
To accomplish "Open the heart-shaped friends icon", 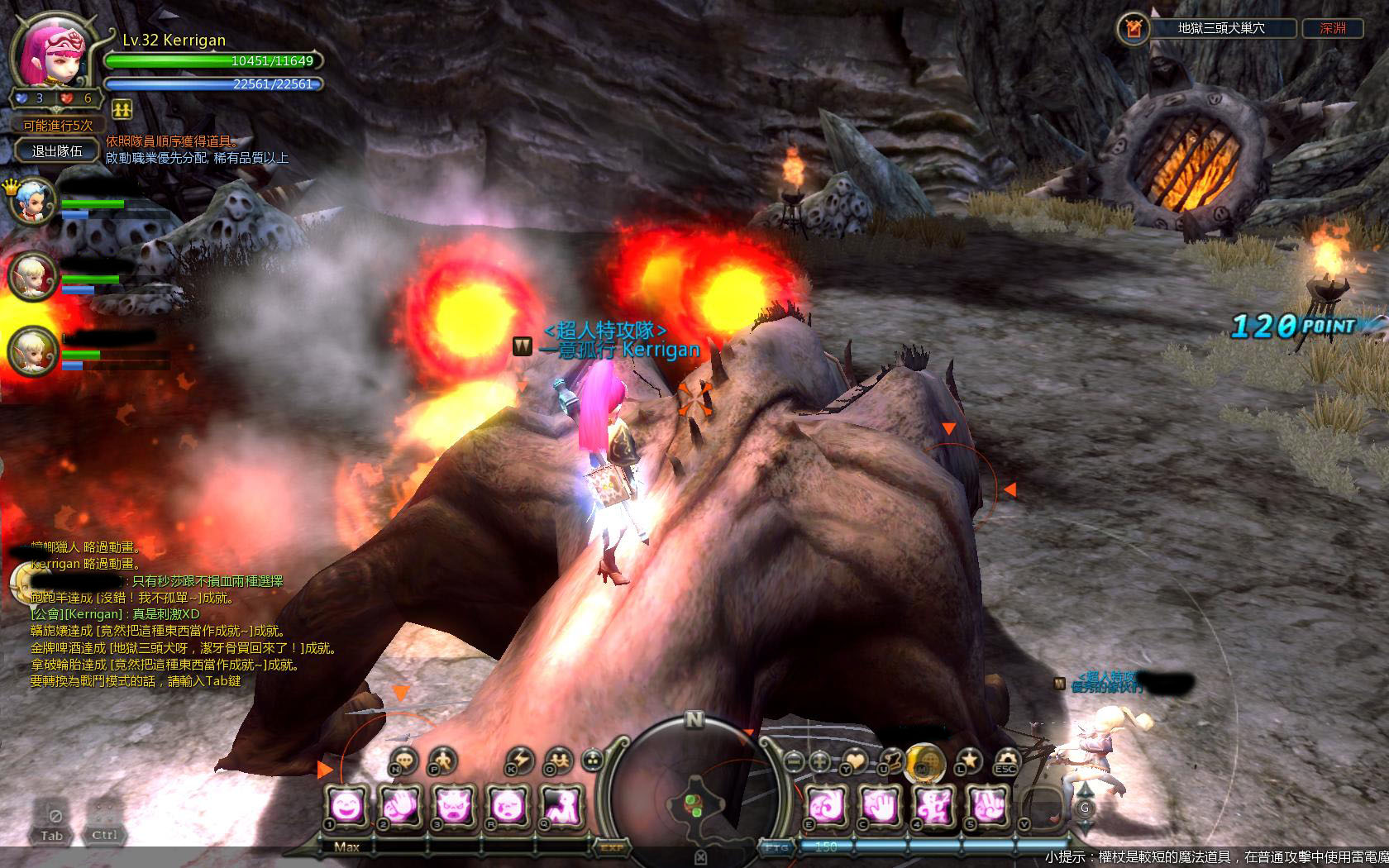I will [853, 760].
